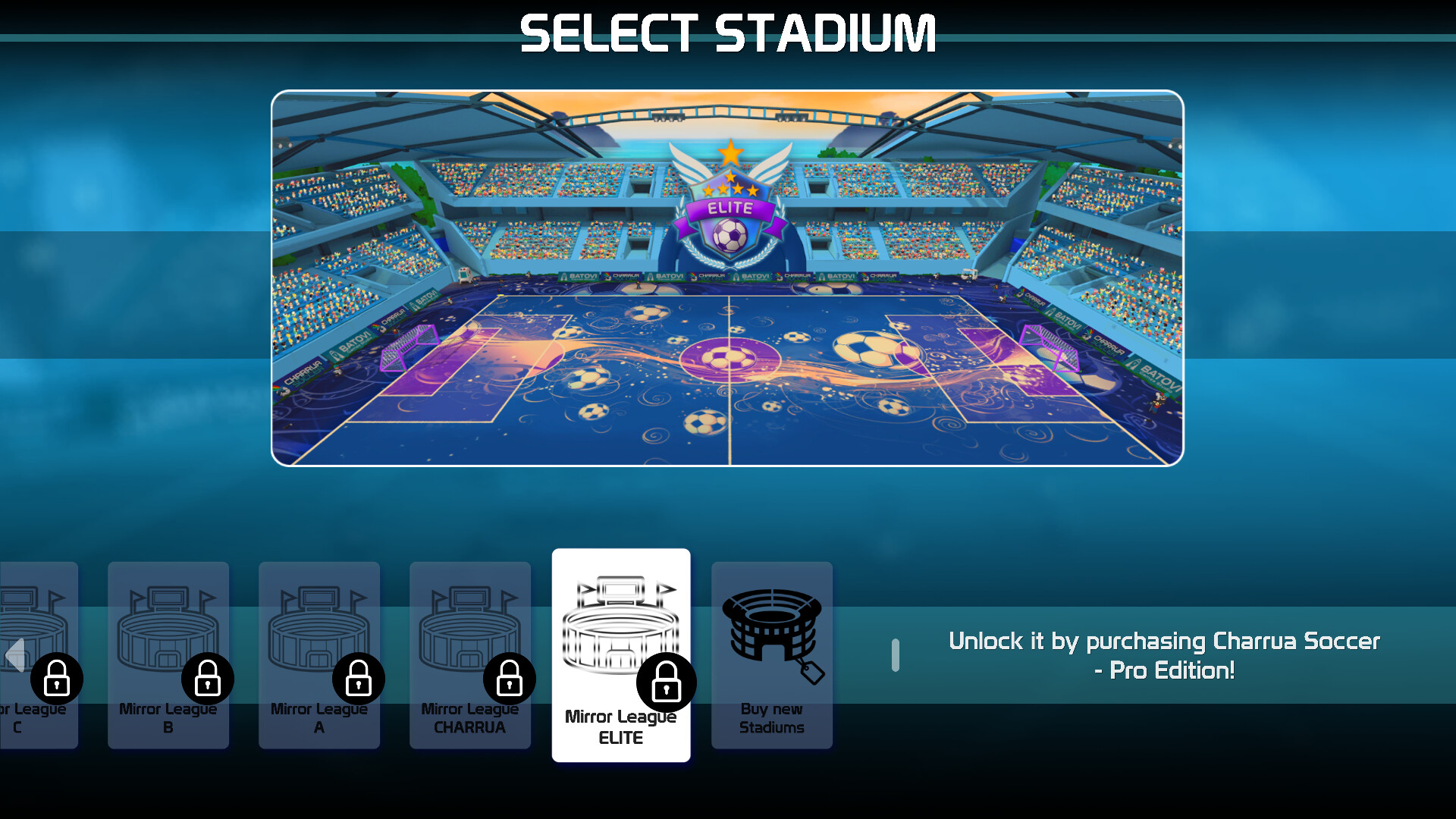Image resolution: width=1456 pixels, height=819 pixels.
Task: Click the padlock on Mirror League ELITE
Action: 667,682
